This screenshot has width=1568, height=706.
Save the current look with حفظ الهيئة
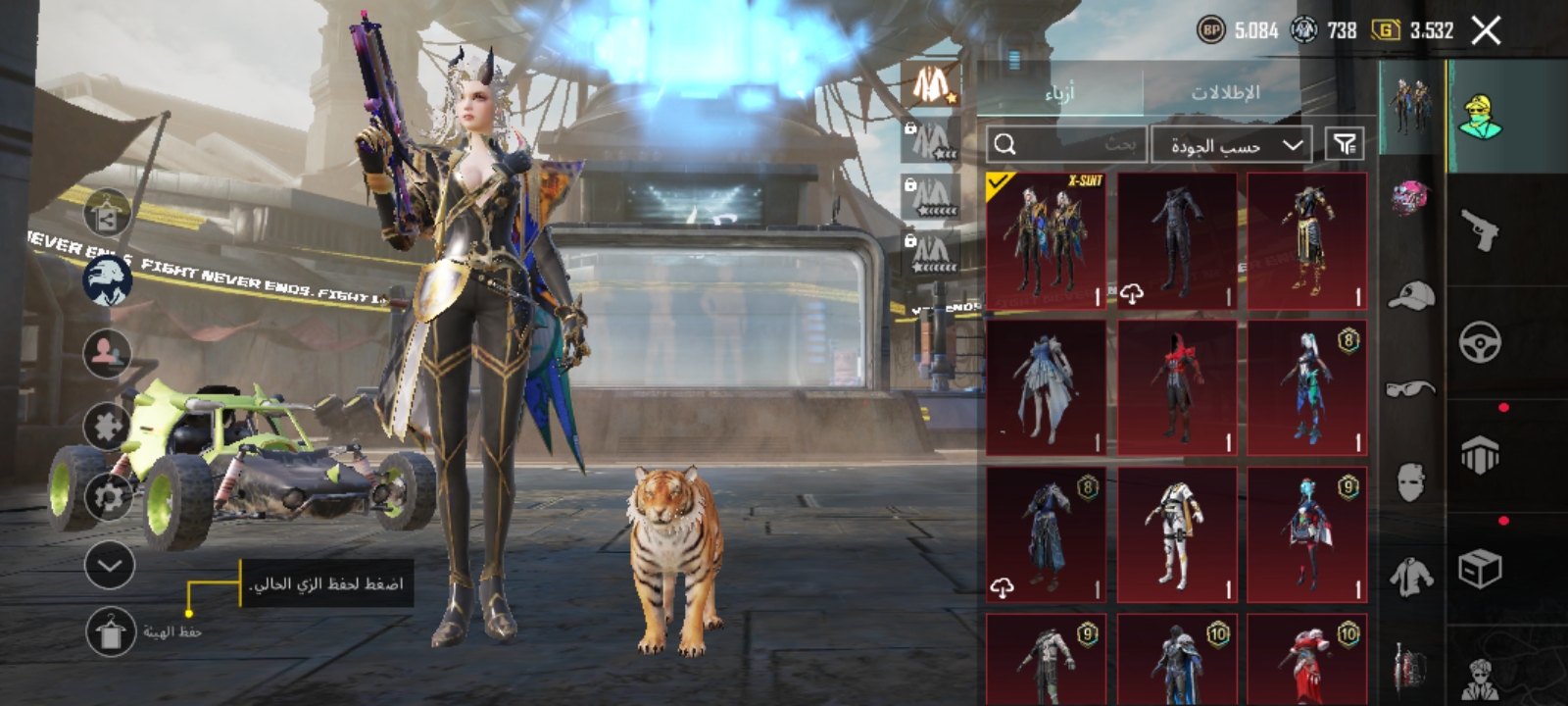[111, 631]
